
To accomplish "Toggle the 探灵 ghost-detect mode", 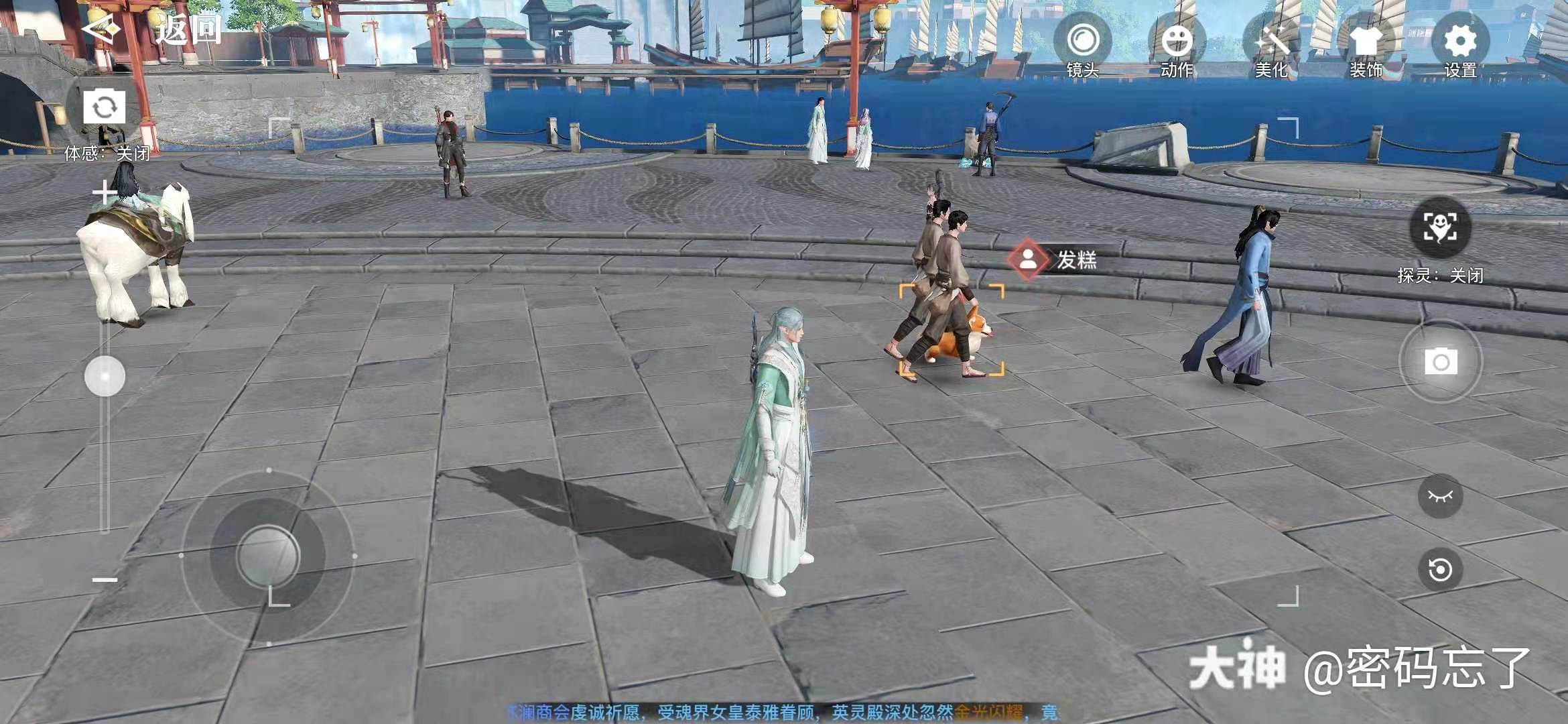I will [1440, 228].
